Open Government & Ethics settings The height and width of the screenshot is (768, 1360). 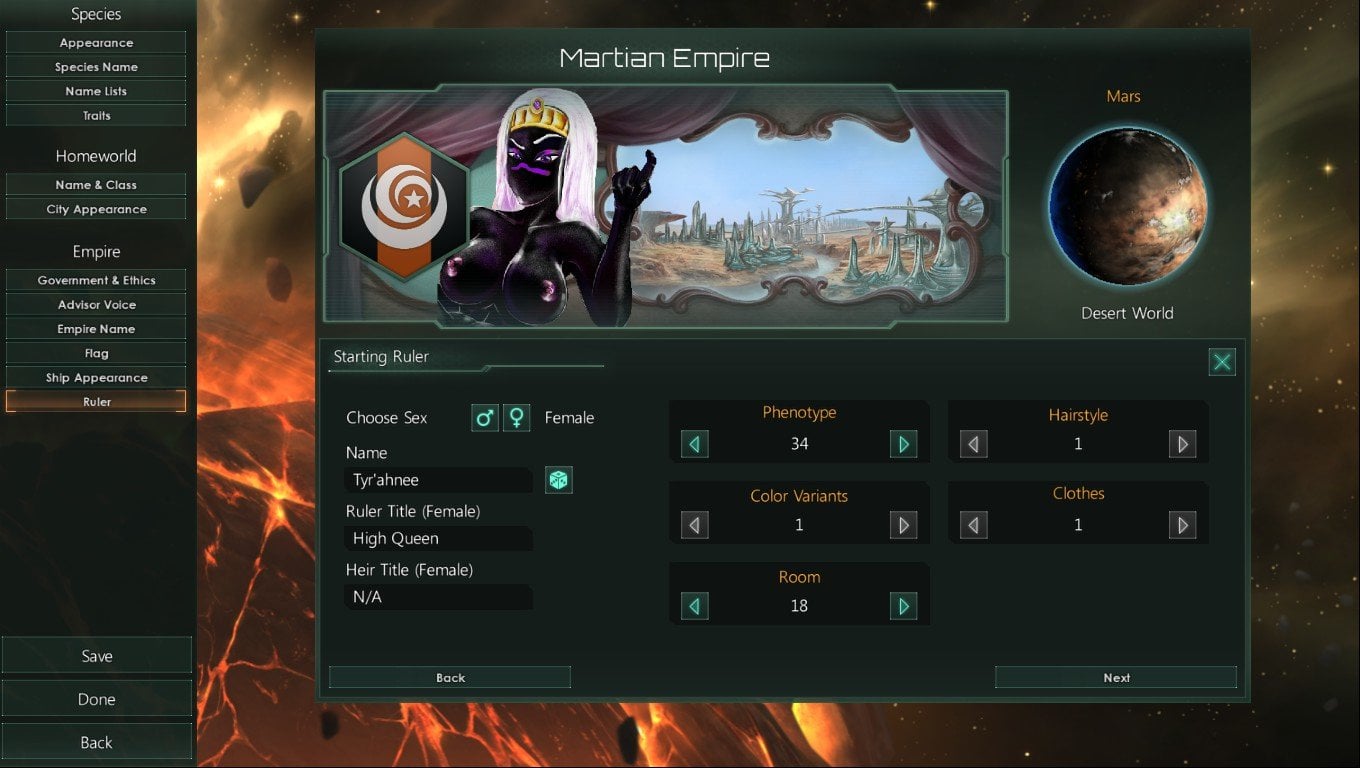96,281
